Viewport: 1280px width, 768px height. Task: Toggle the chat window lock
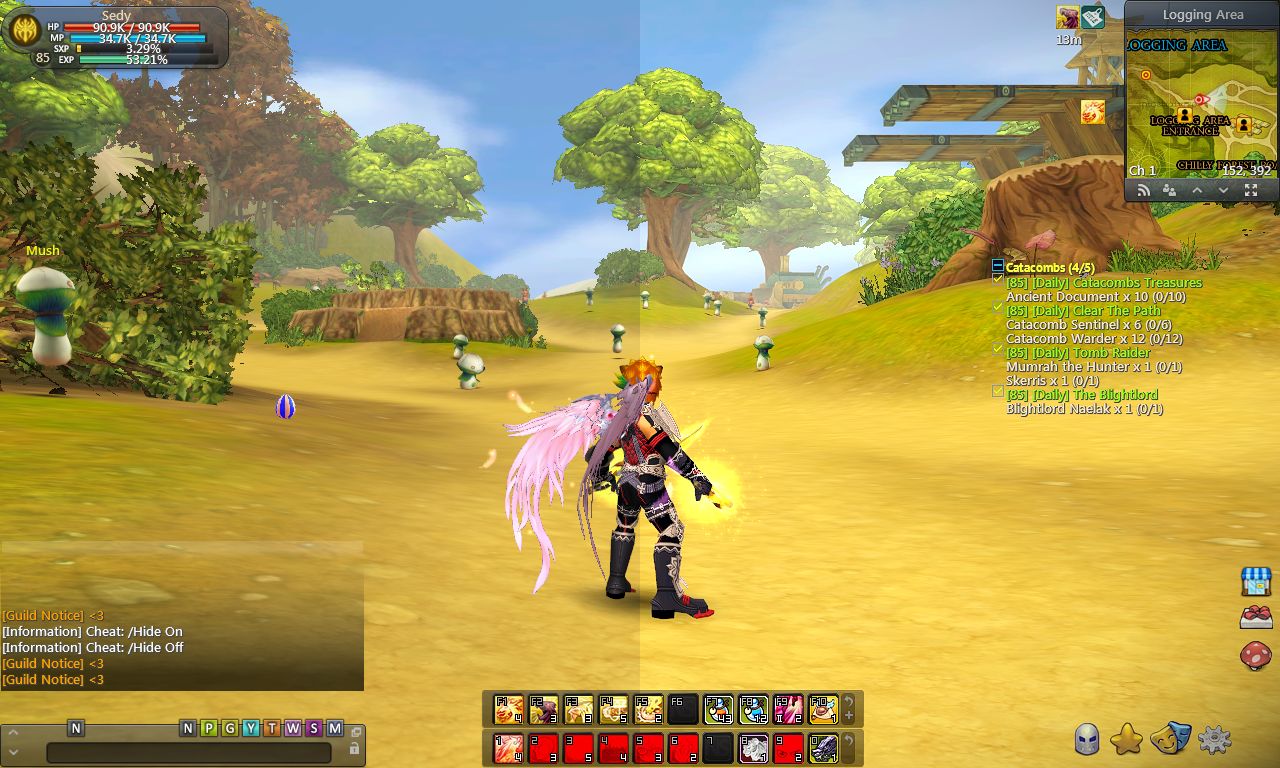point(354,748)
